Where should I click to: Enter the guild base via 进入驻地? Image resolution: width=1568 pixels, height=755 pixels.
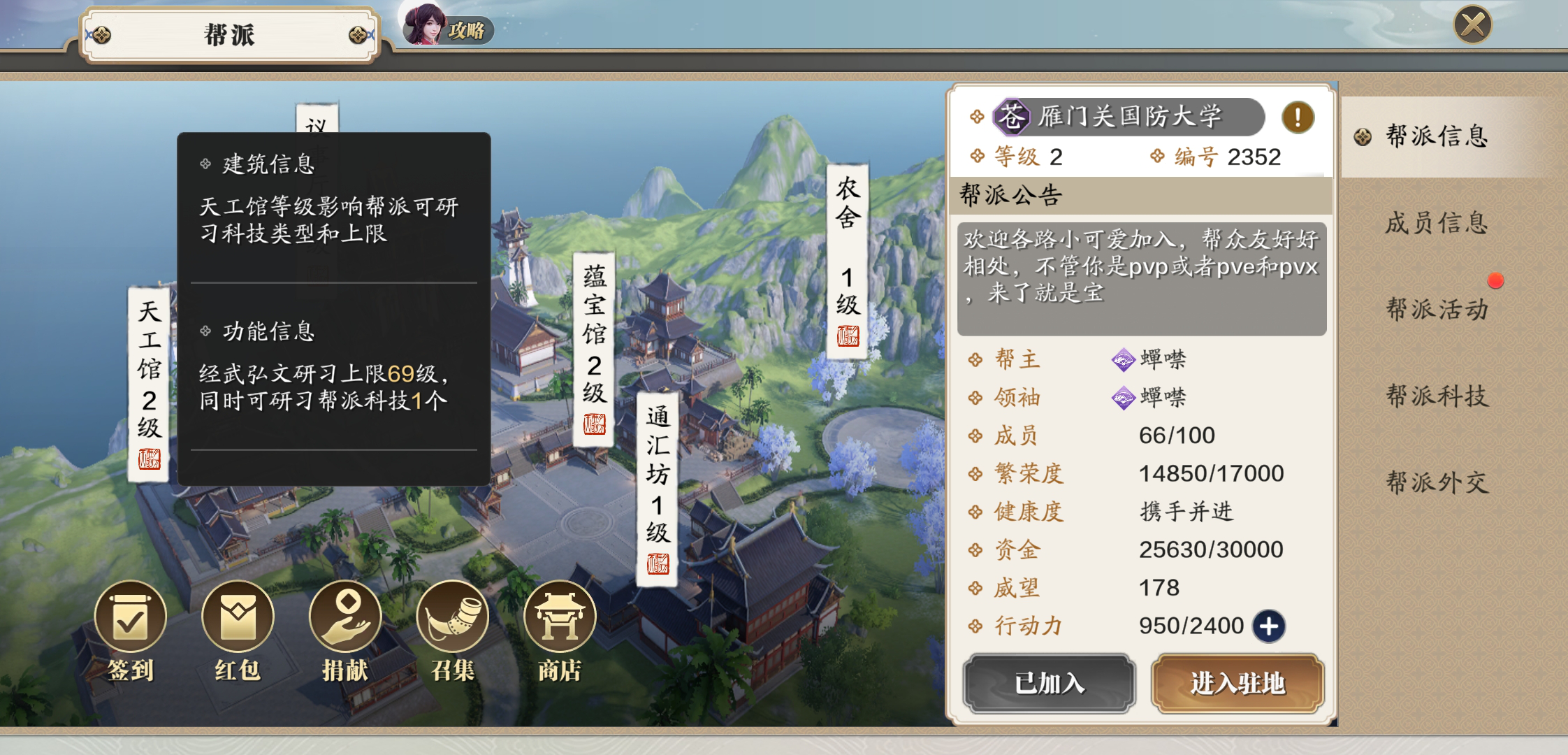point(1237,683)
